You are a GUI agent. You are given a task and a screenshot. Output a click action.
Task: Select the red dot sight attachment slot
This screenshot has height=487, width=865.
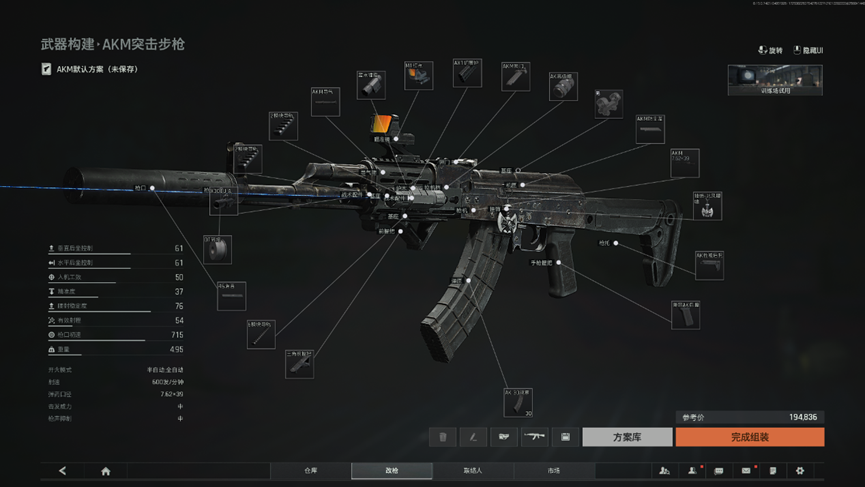tap(418, 75)
